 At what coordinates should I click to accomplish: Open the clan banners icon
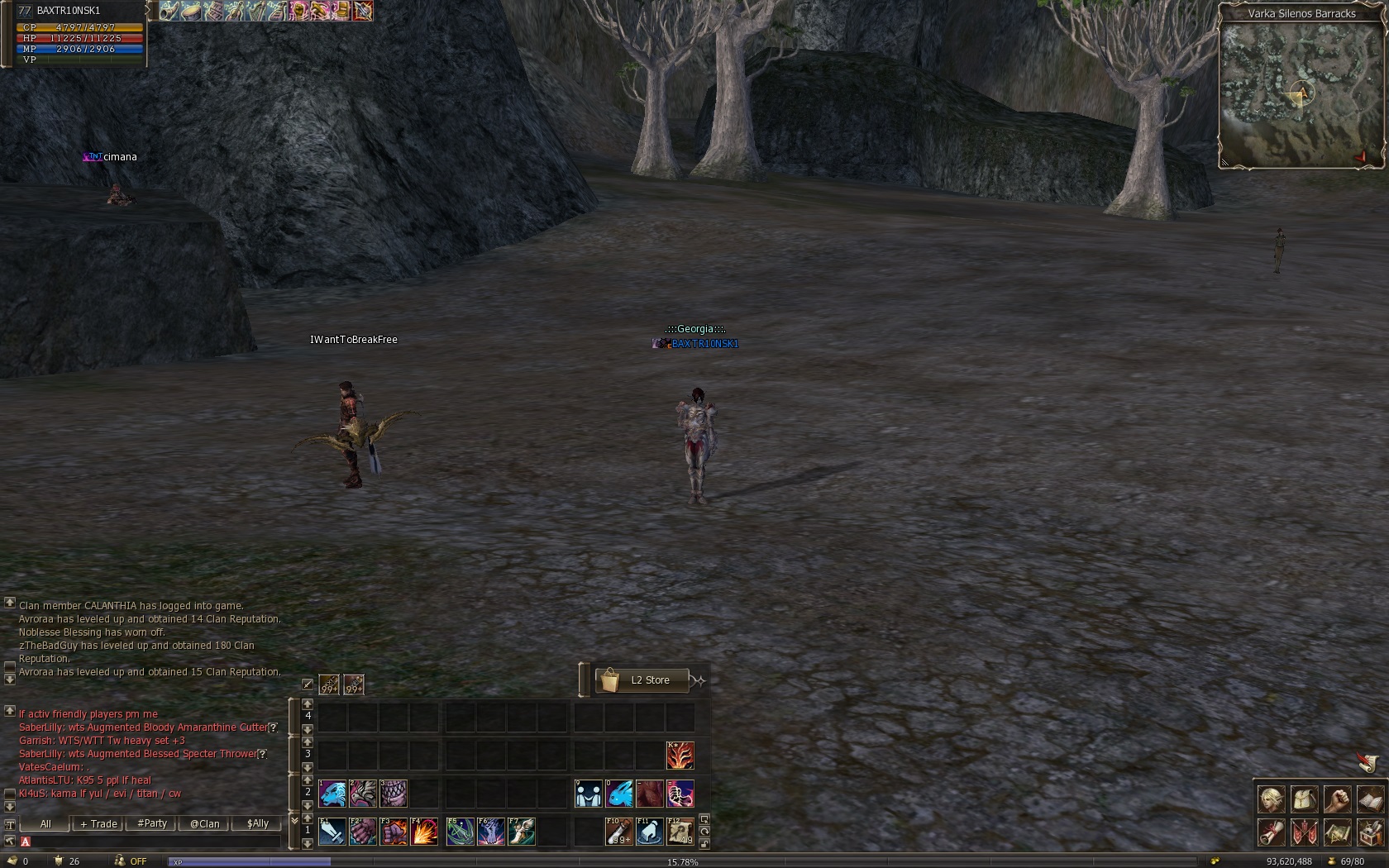(x=1304, y=832)
